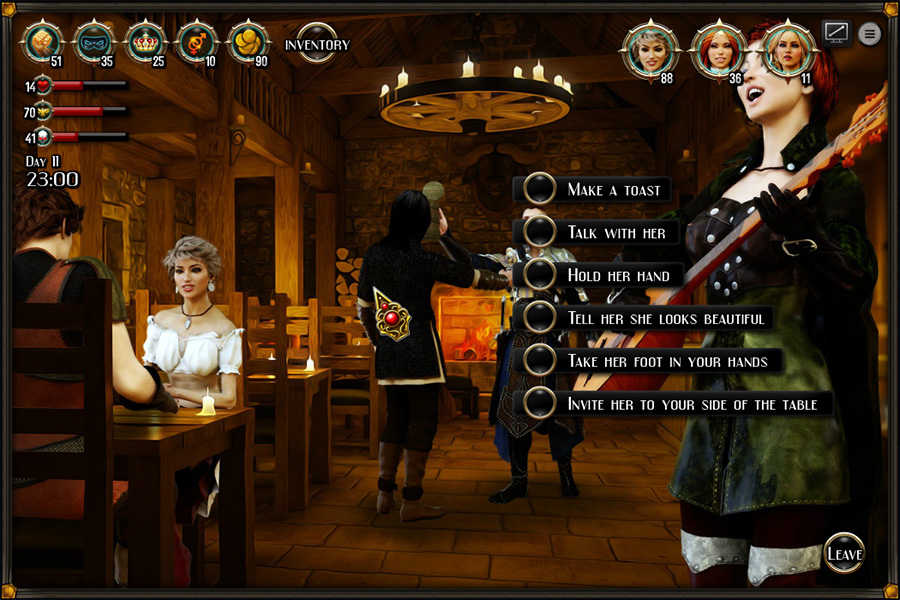Image resolution: width=900 pixels, height=600 pixels.
Task: Toggle fullscreen with the monitor icon
Action: (836, 32)
